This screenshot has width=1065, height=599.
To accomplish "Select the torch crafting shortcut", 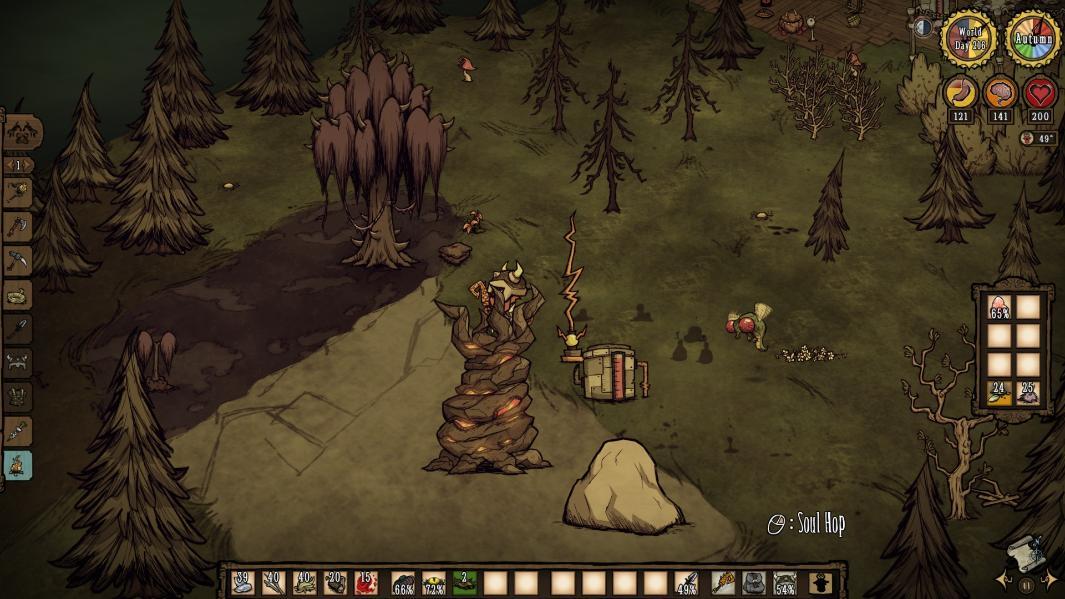I will coord(19,193).
